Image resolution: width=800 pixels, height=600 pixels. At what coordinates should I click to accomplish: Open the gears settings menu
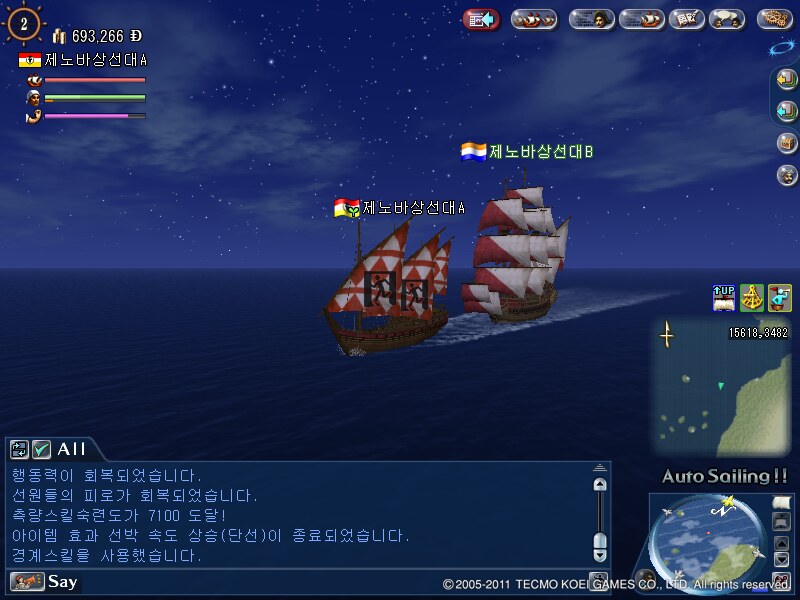(776, 19)
